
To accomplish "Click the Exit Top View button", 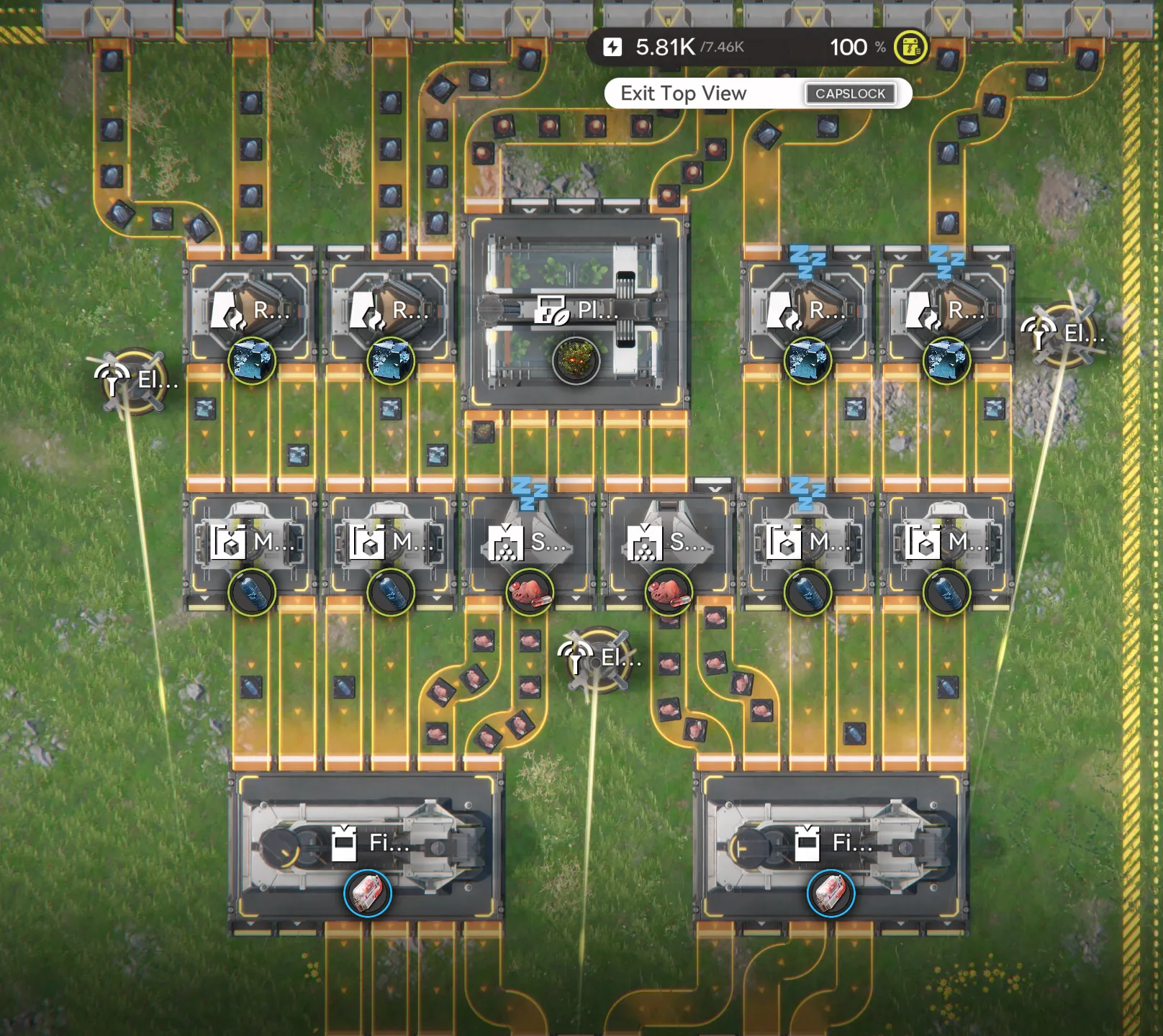I will pos(684,94).
